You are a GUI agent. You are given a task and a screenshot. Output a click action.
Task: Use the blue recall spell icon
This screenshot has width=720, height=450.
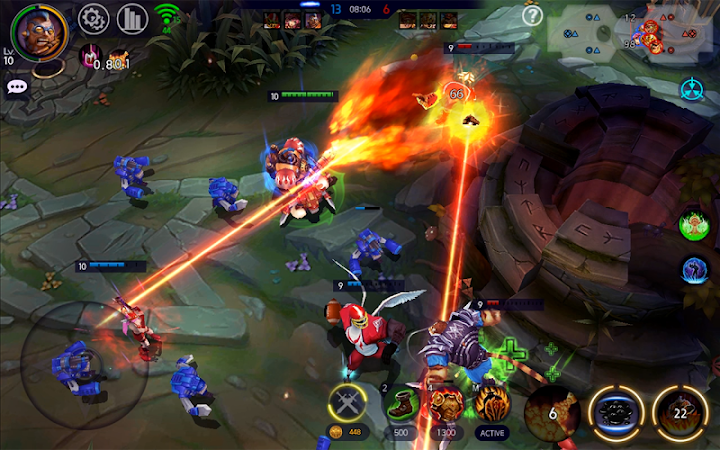(x=693, y=268)
